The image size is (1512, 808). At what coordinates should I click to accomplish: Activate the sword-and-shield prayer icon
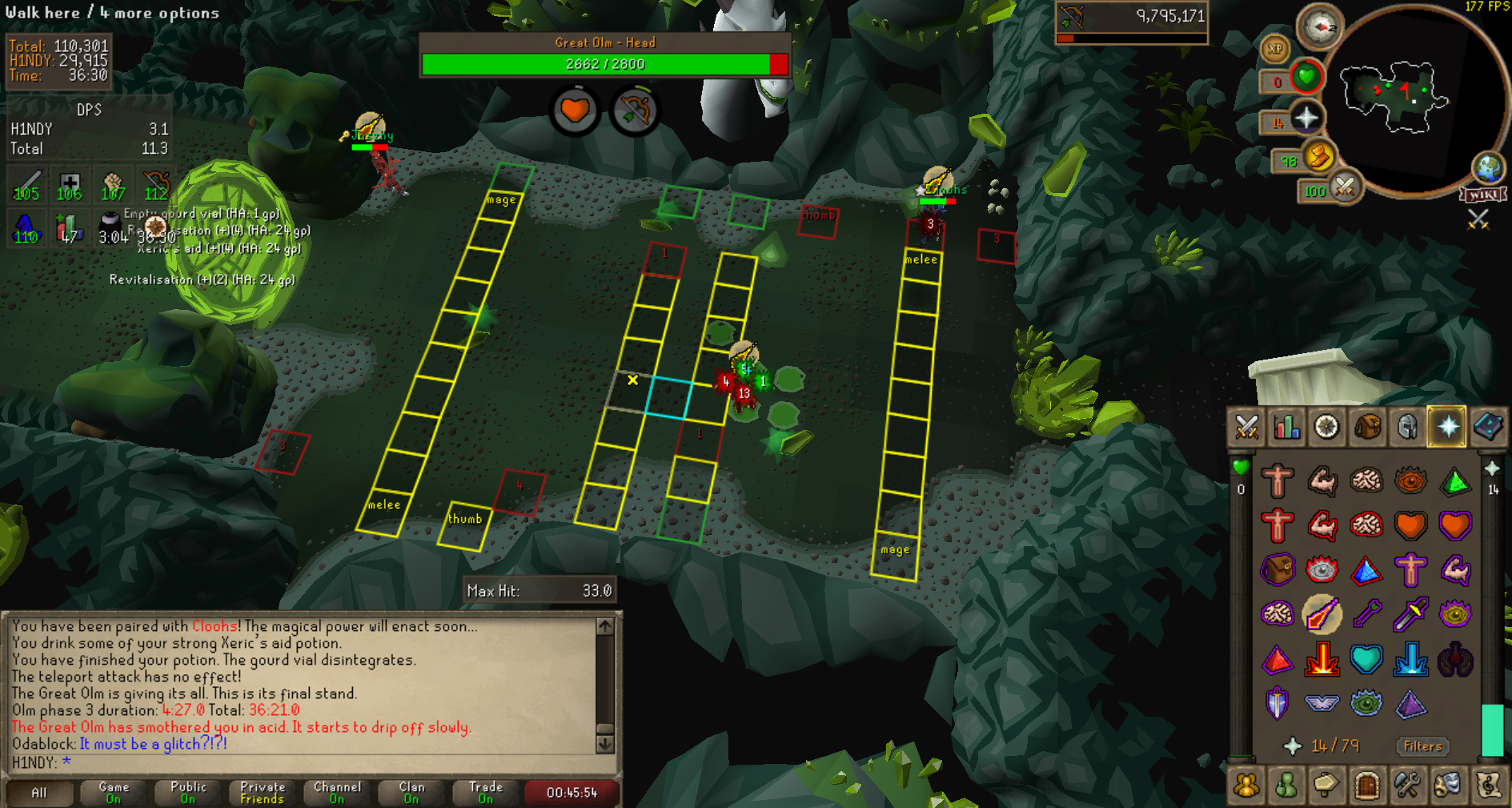(1277, 704)
